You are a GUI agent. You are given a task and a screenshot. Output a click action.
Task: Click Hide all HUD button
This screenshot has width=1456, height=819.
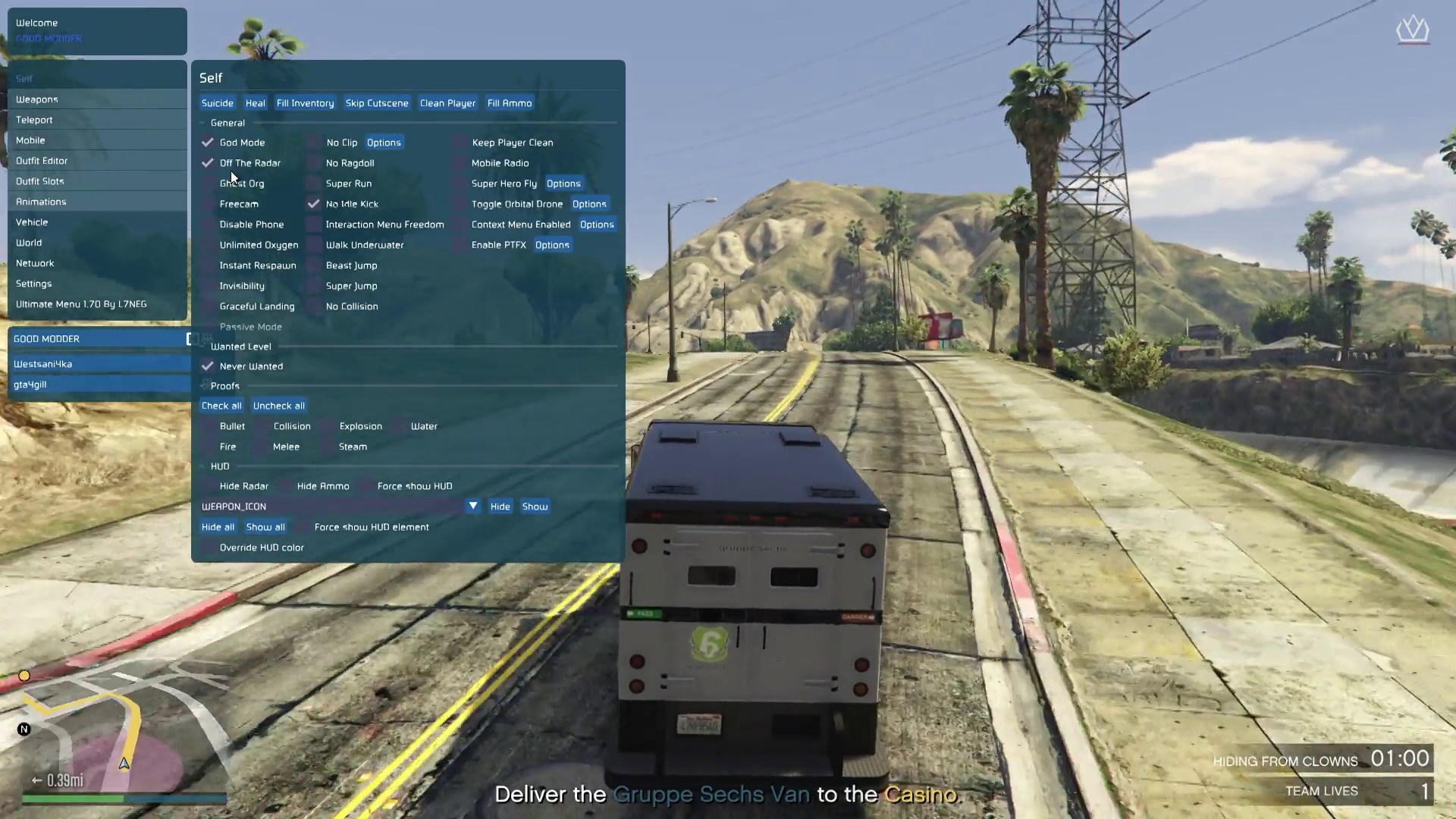pyautogui.click(x=218, y=527)
